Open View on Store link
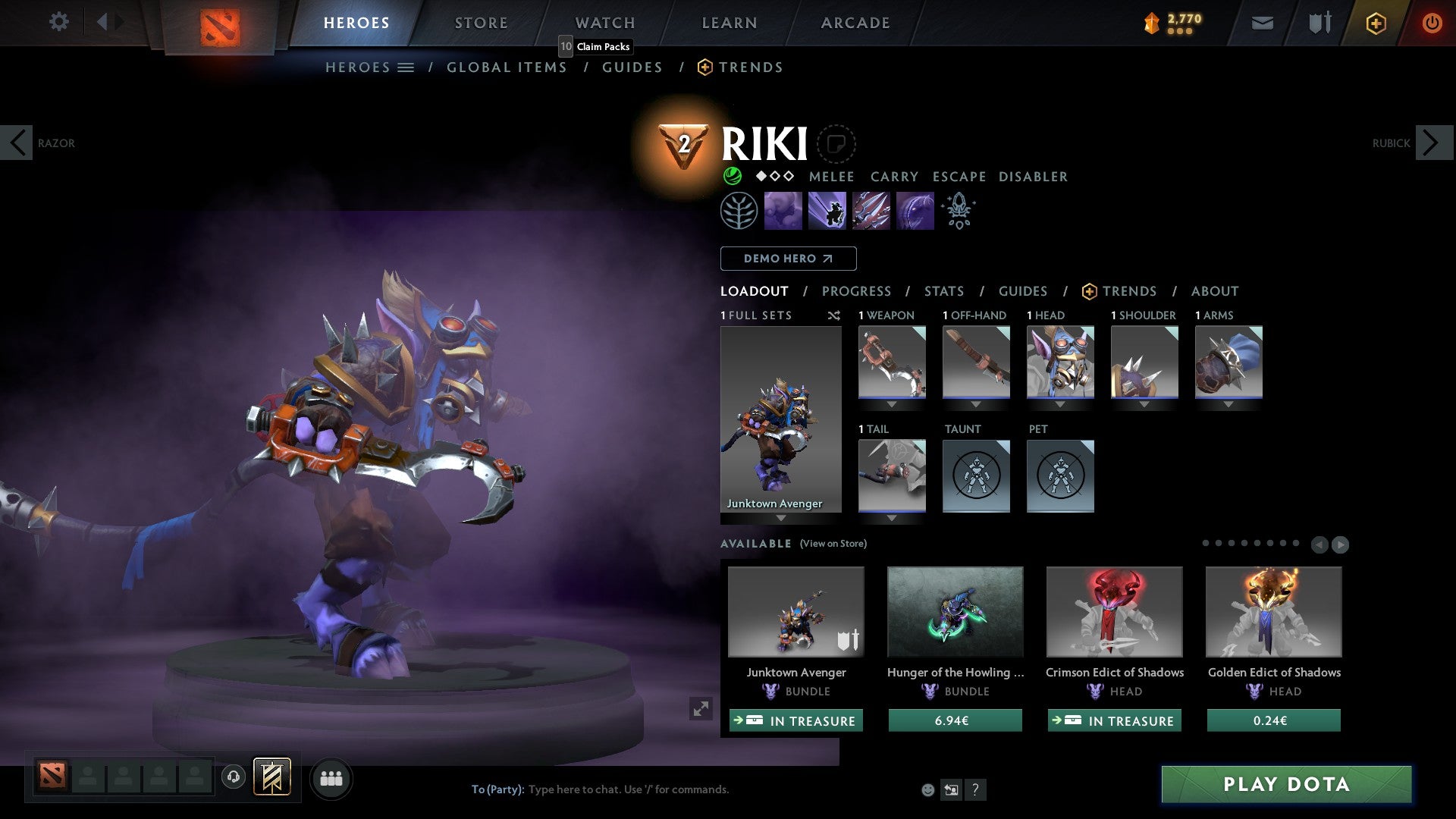The image size is (1456, 819). 832,544
